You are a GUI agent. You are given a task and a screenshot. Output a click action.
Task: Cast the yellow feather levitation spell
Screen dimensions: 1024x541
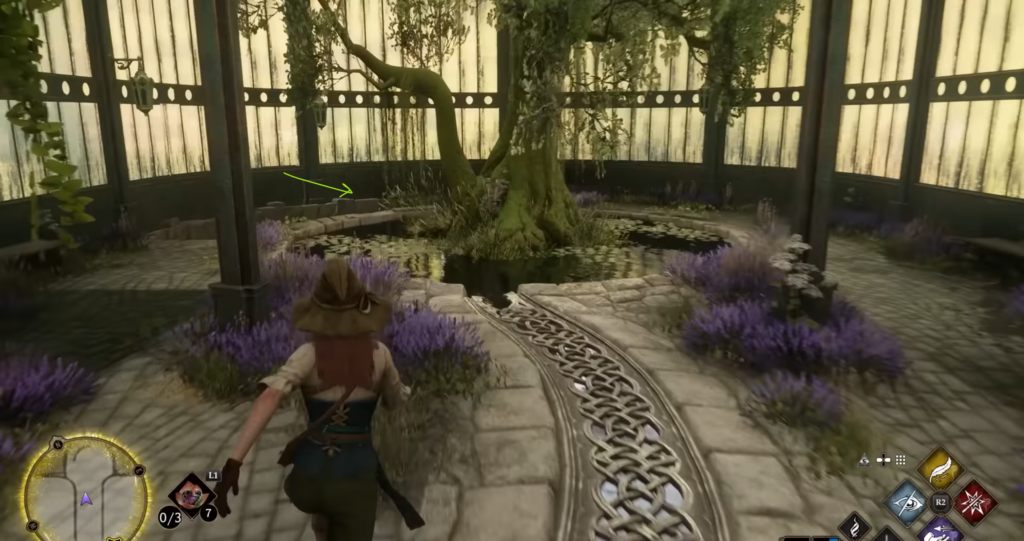click(940, 466)
